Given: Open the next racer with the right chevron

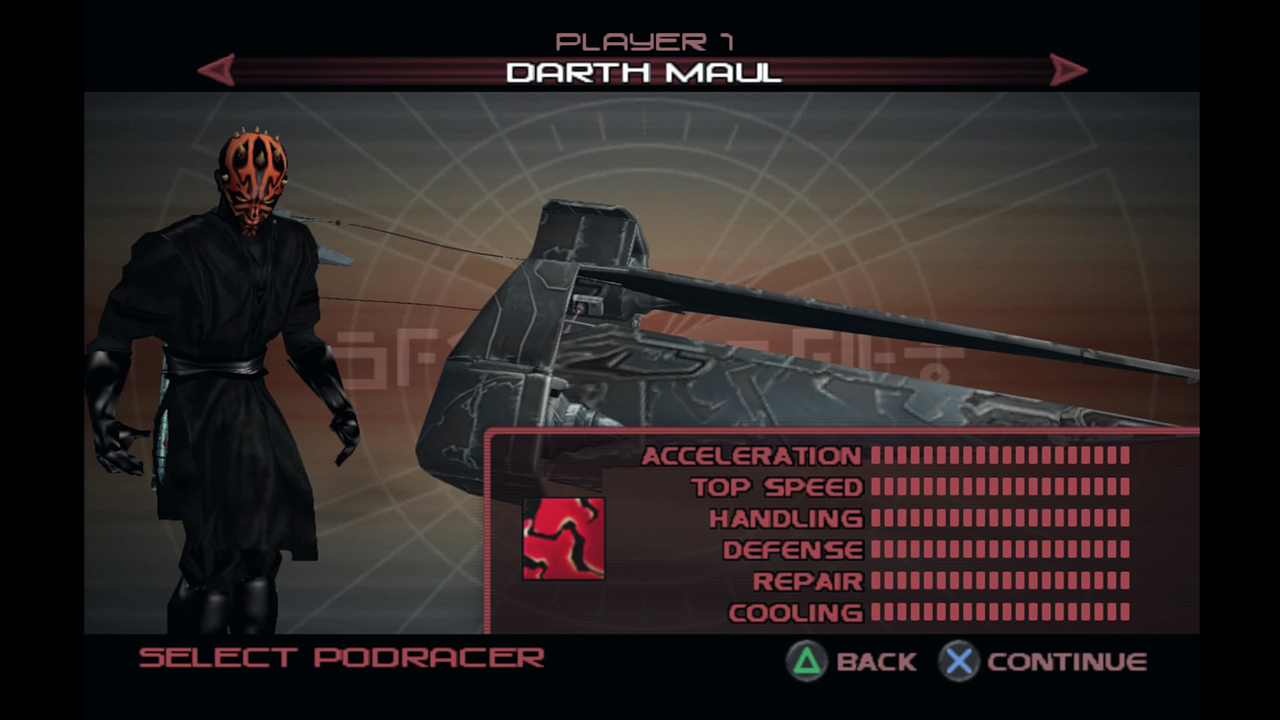Looking at the screenshot, I should 1066,70.
